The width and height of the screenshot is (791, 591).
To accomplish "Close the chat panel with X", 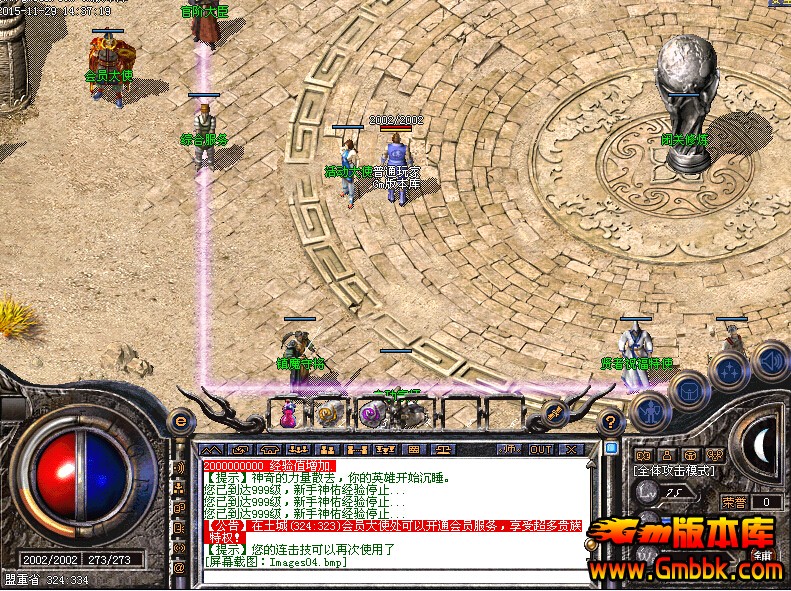I will [x=572, y=449].
